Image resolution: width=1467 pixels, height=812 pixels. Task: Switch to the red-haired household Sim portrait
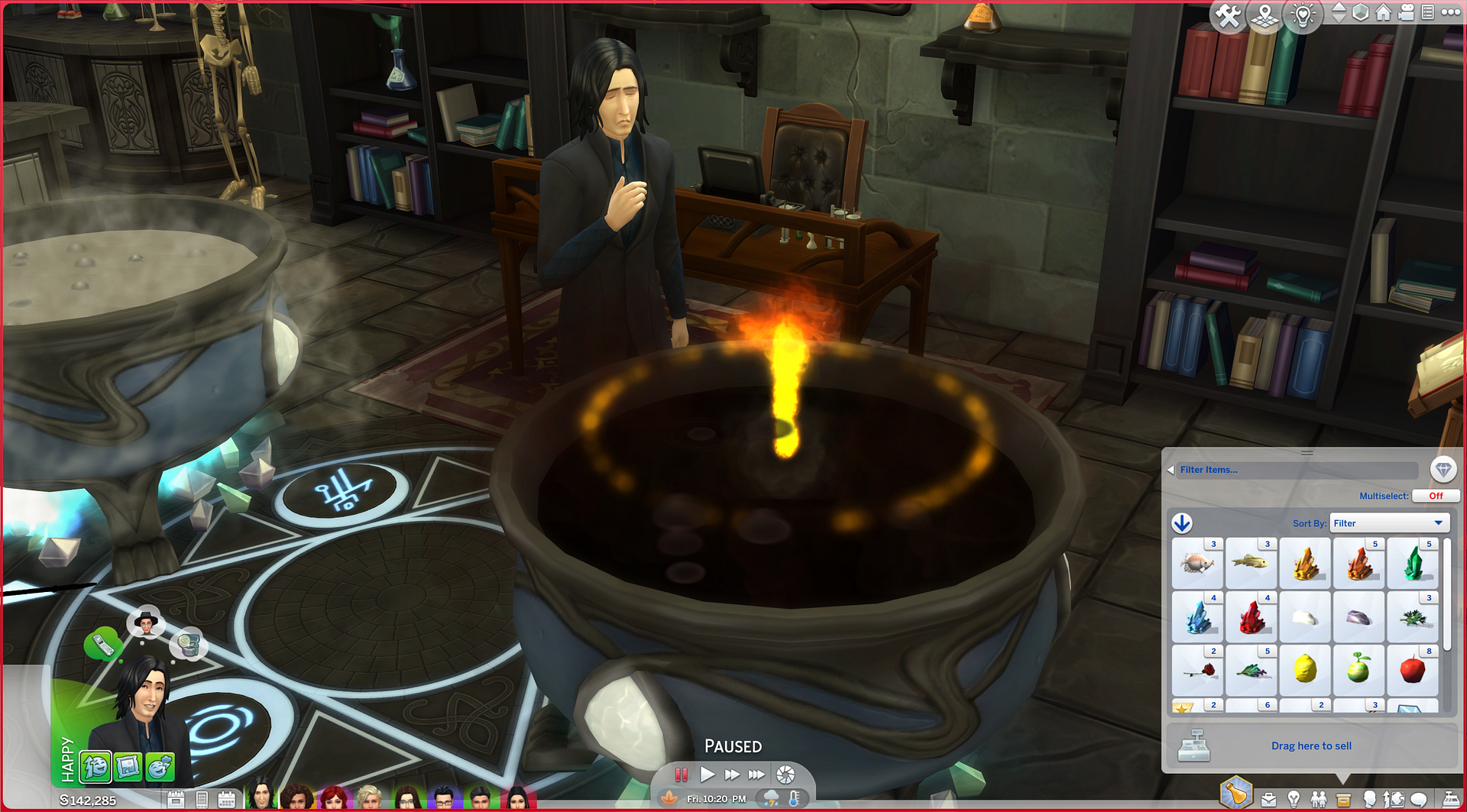click(334, 797)
